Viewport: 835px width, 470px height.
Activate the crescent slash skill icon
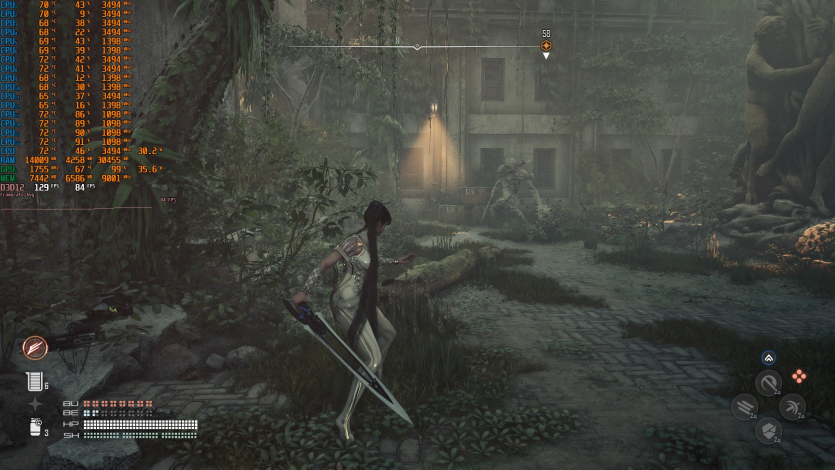[792, 407]
